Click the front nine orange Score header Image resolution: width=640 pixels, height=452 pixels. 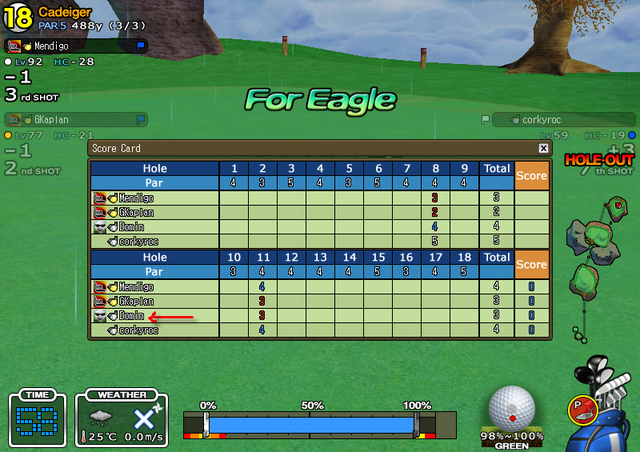click(532, 176)
